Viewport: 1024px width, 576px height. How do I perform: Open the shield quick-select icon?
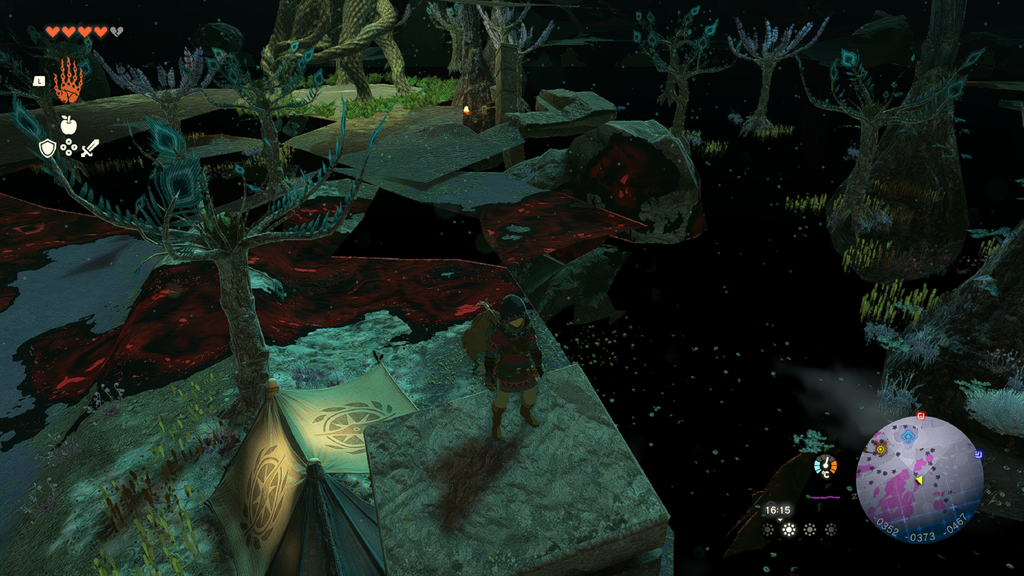pos(47,149)
